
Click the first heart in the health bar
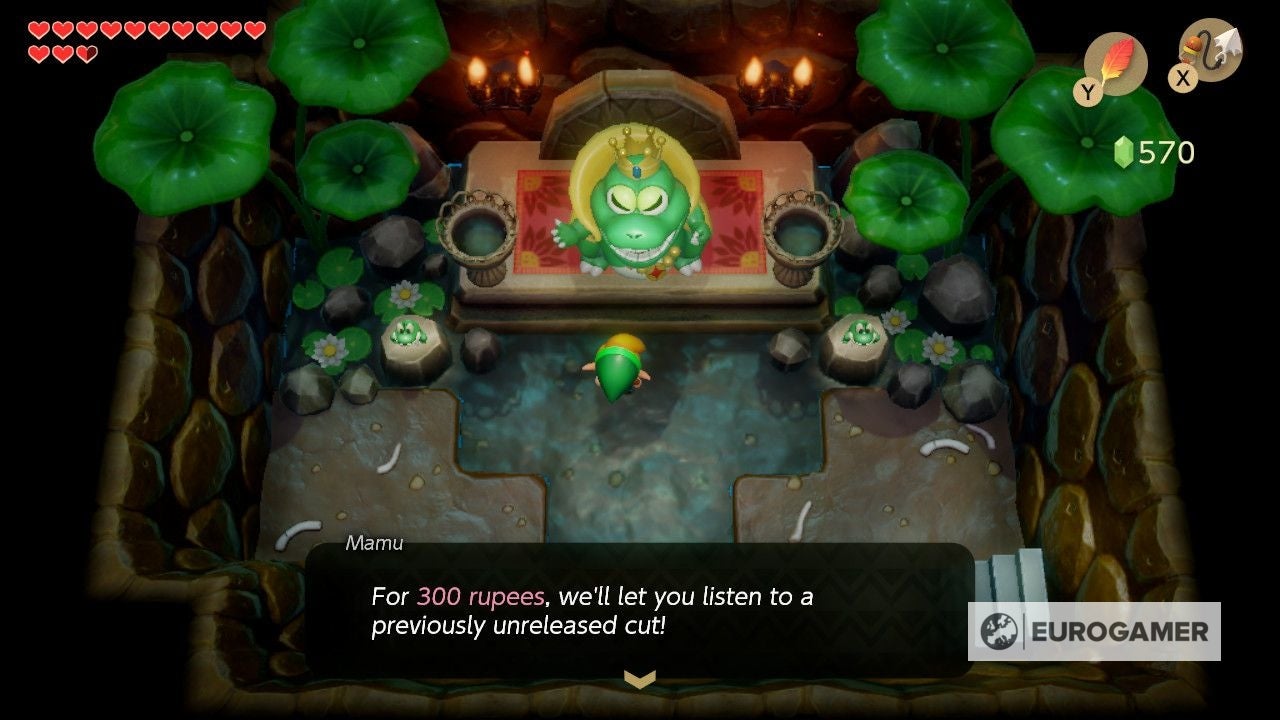(38, 30)
